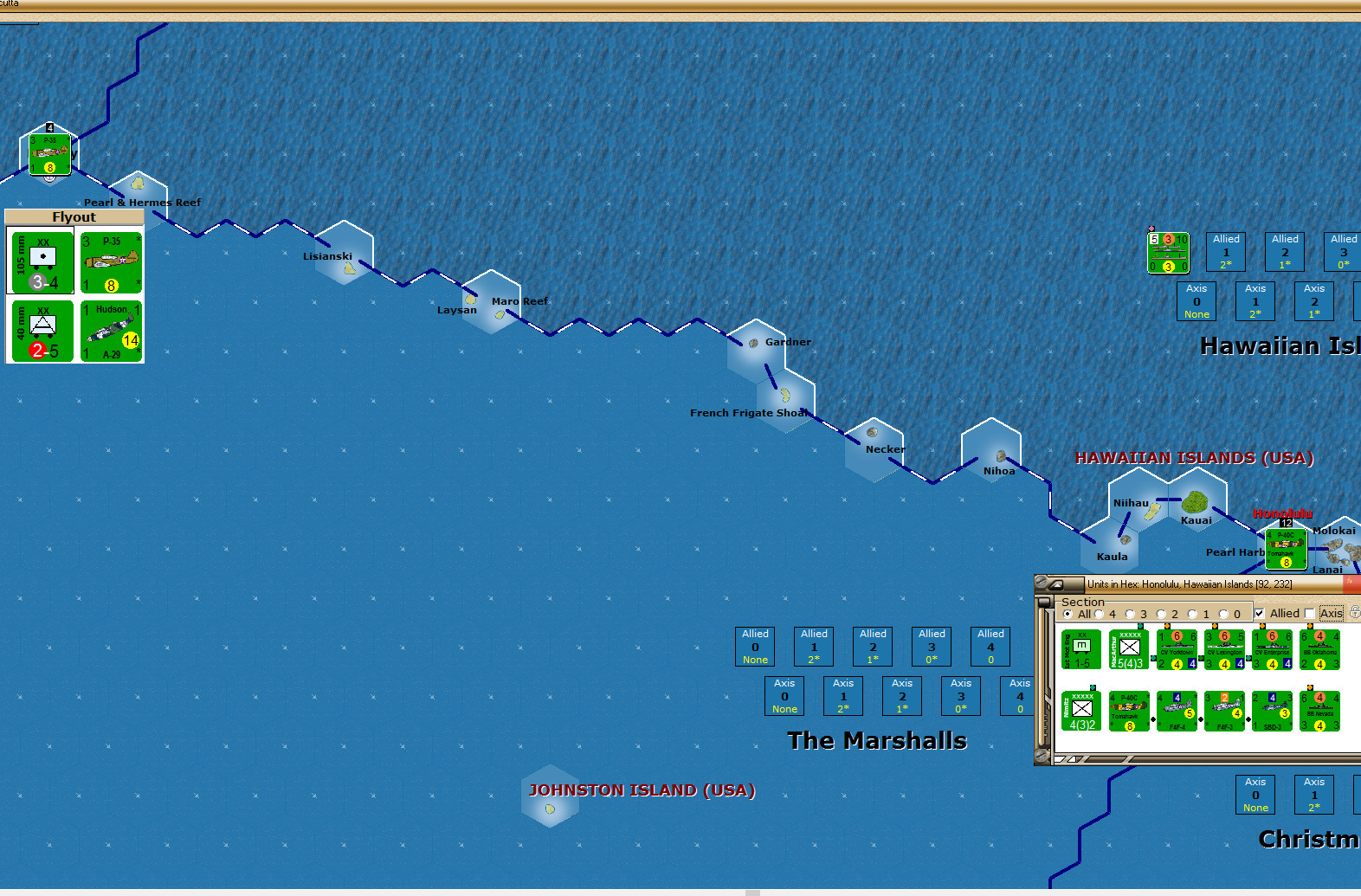Uncheck the Allied checkbox

coord(1259,613)
